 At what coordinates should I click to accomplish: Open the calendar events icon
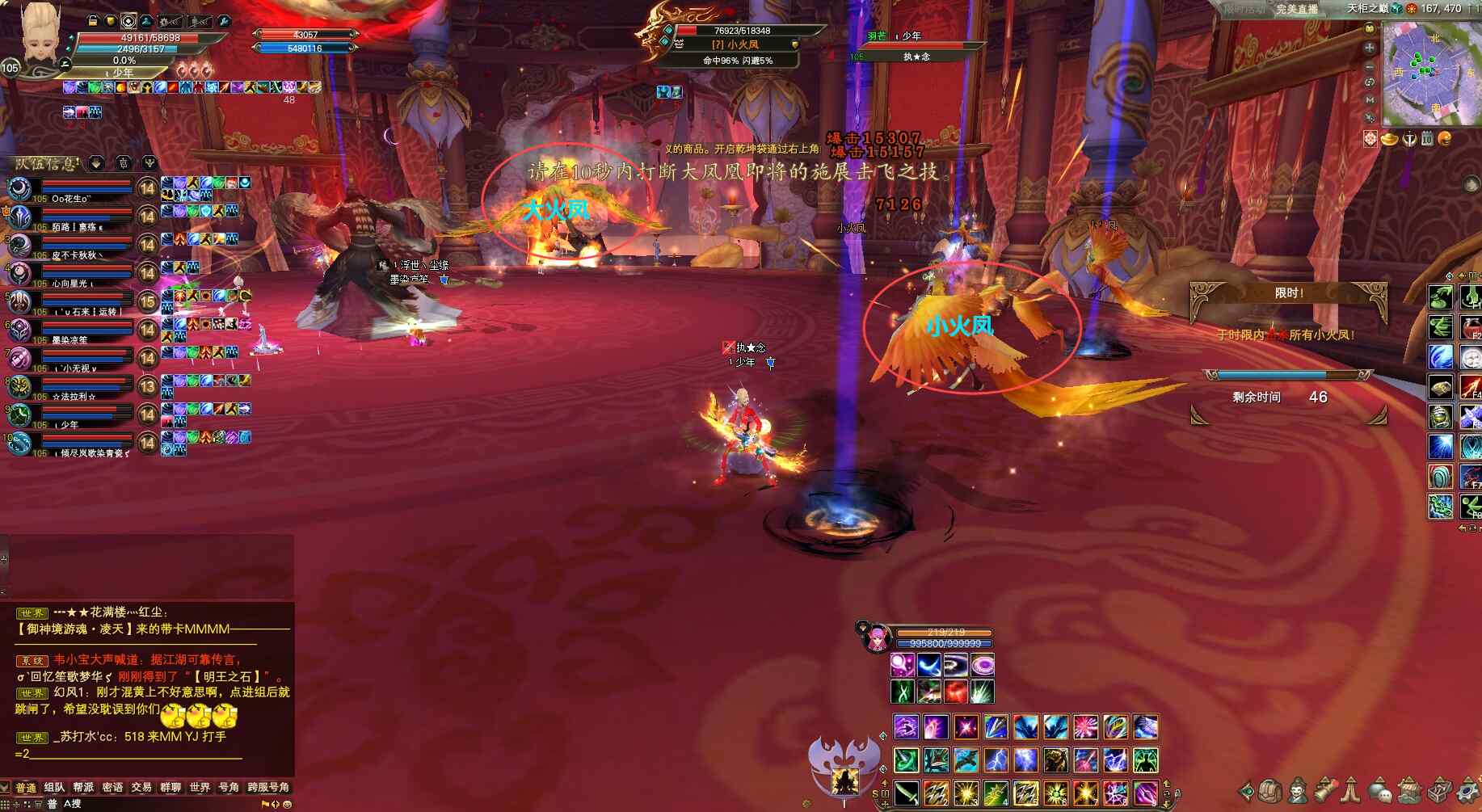pos(1427,139)
